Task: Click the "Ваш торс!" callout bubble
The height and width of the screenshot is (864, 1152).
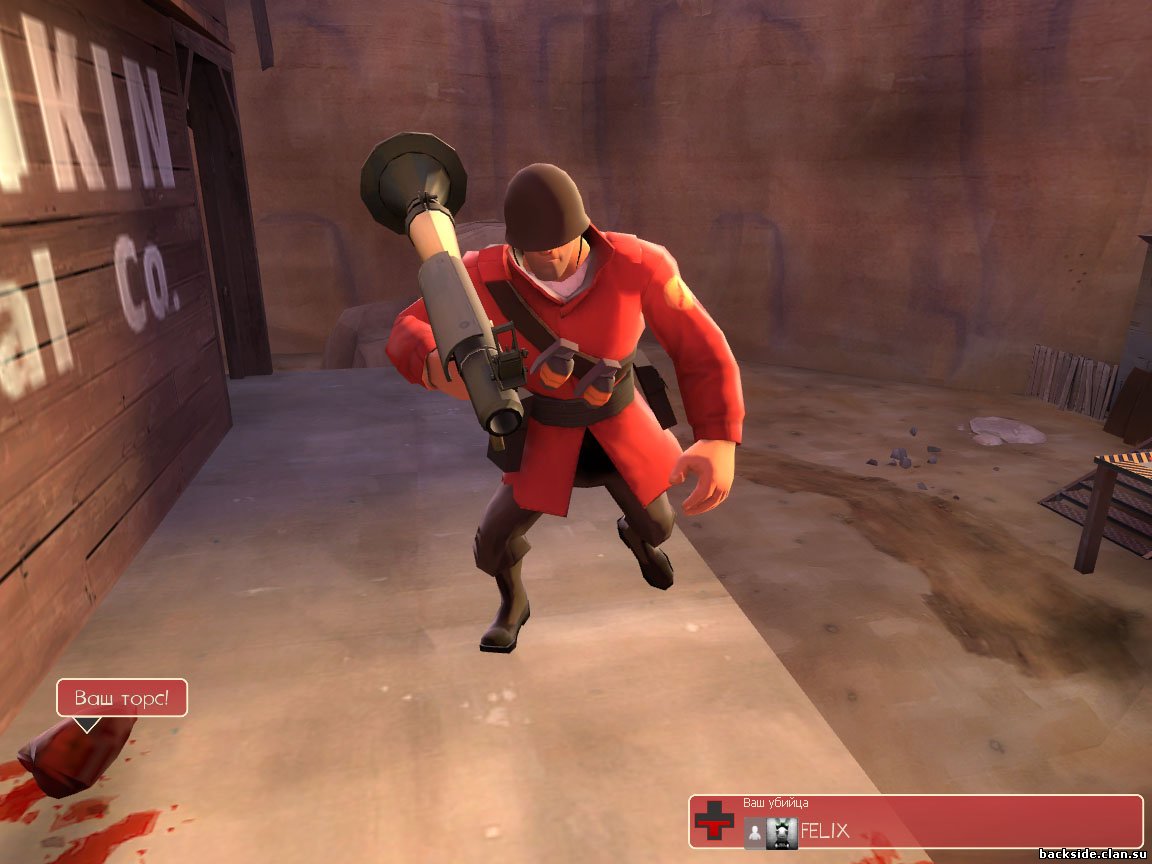Action: (x=121, y=698)
